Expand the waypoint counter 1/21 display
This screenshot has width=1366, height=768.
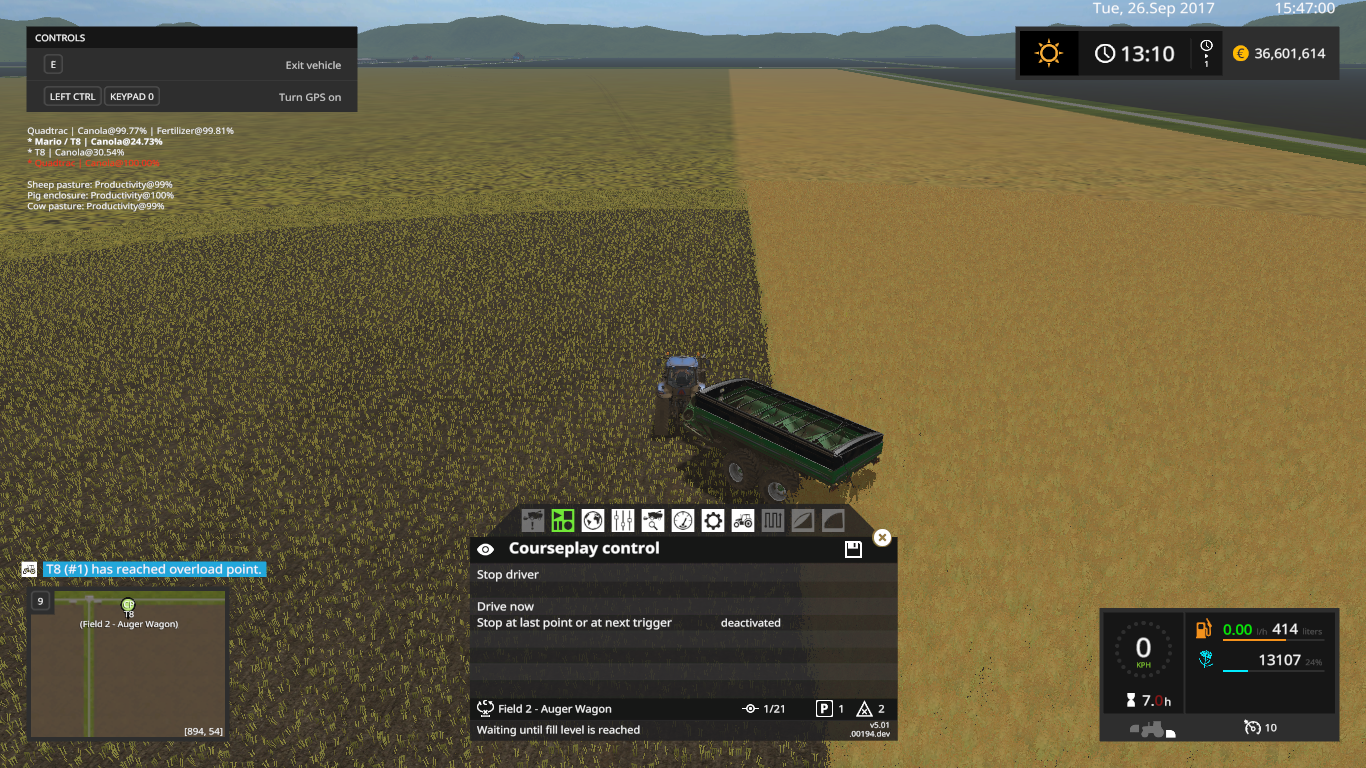(765, 708)
